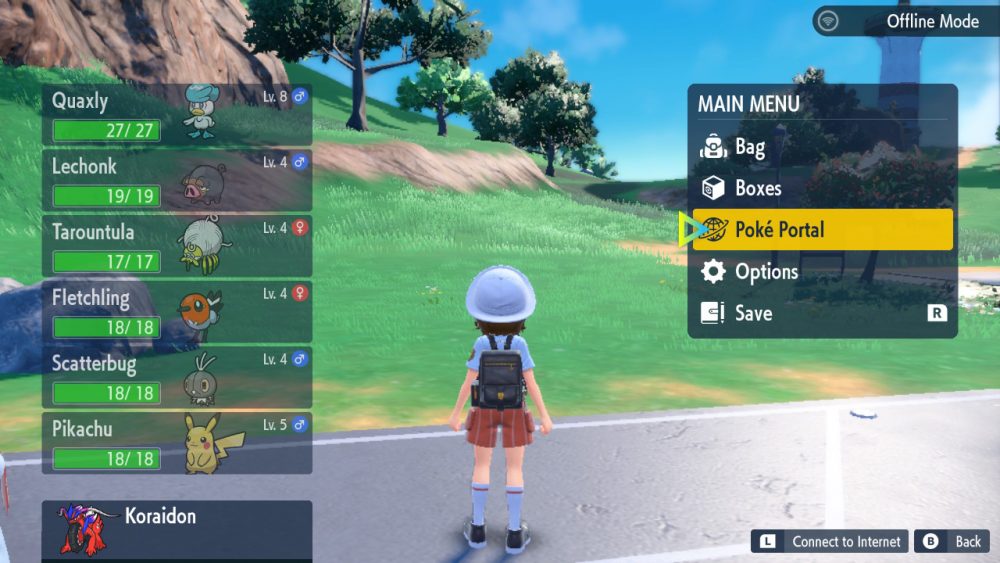Image resolution: width=1000 pixels, height=563 pixels.
Task: Select the Poké Portal option
Action: pyautogui.click(x=822, y=230)
